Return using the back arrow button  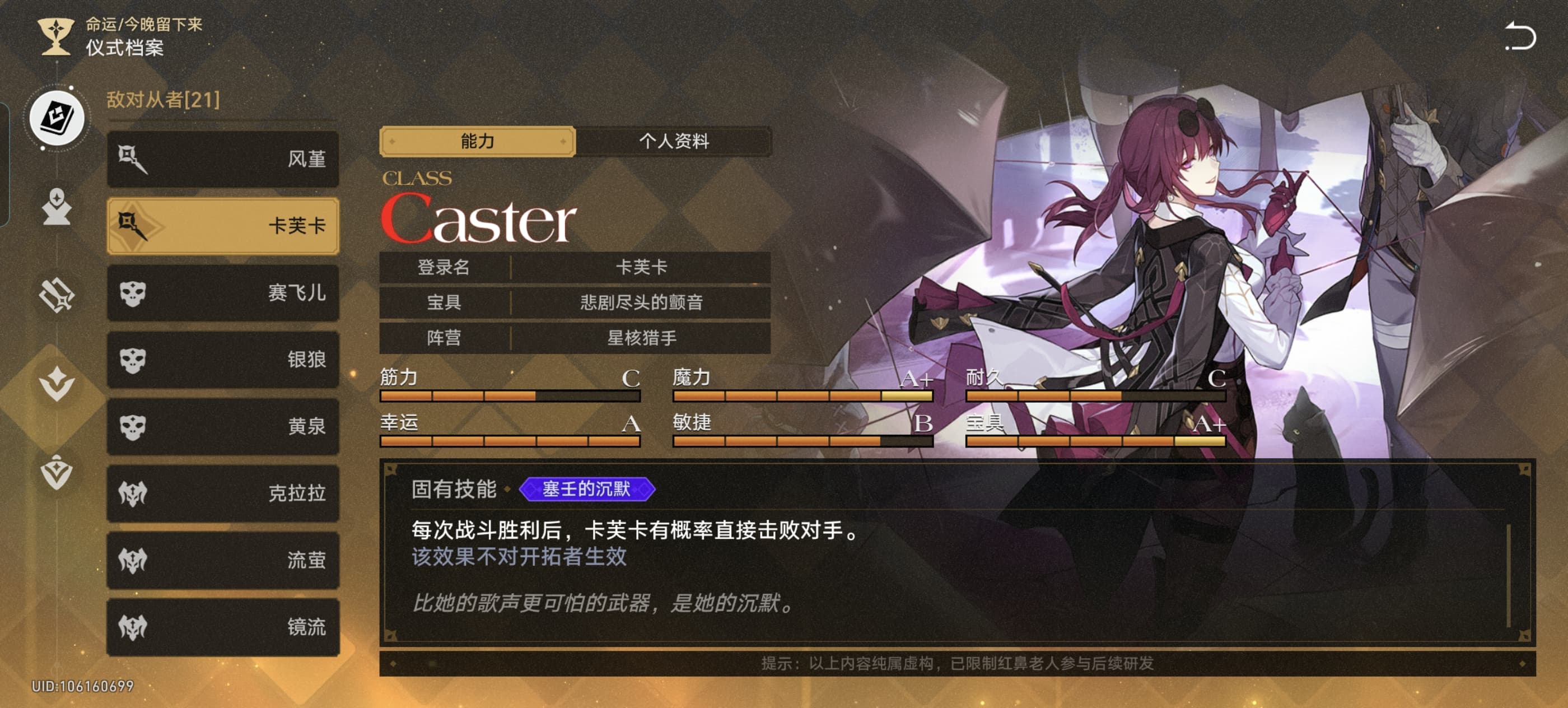pyautogui.click(x=1520, y=36)
